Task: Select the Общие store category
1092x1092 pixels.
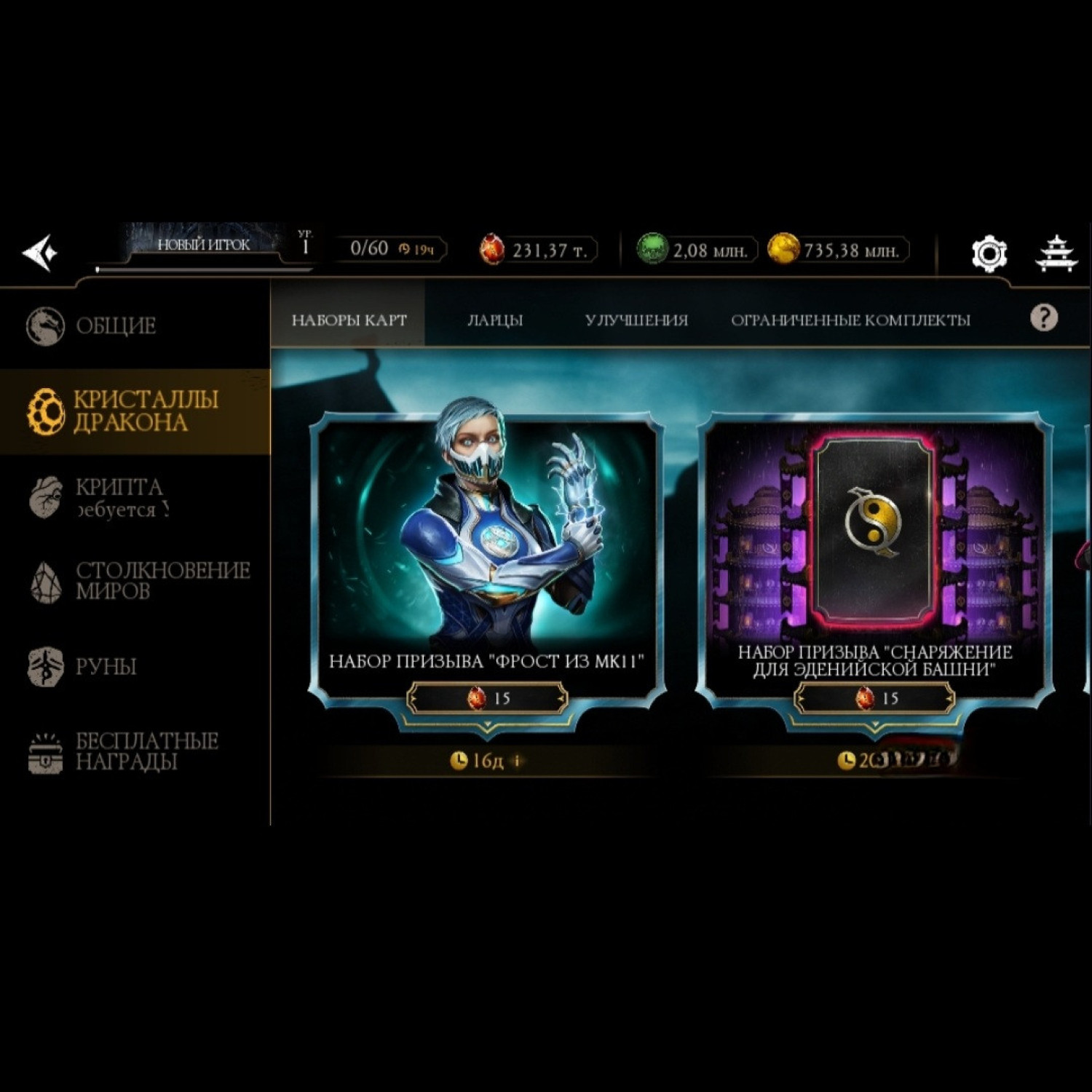Action: click(116, 325)
